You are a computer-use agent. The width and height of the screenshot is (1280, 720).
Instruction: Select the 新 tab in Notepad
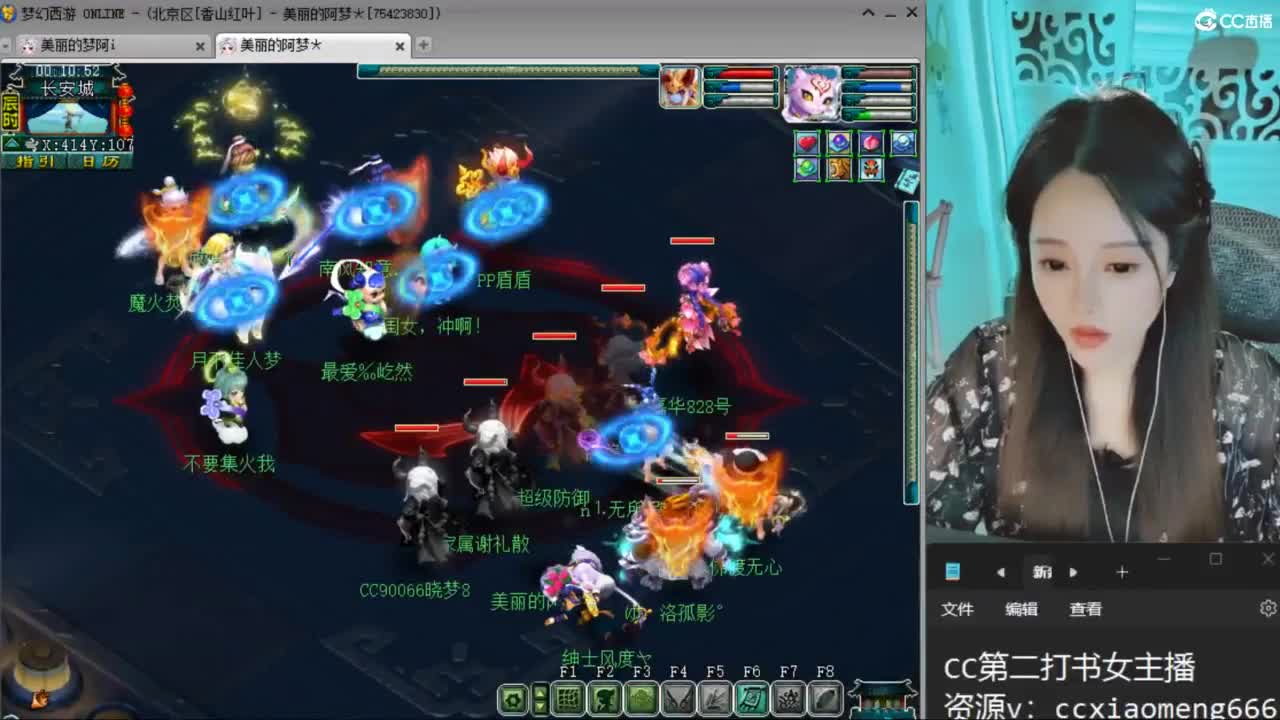tap(1043, 572)
